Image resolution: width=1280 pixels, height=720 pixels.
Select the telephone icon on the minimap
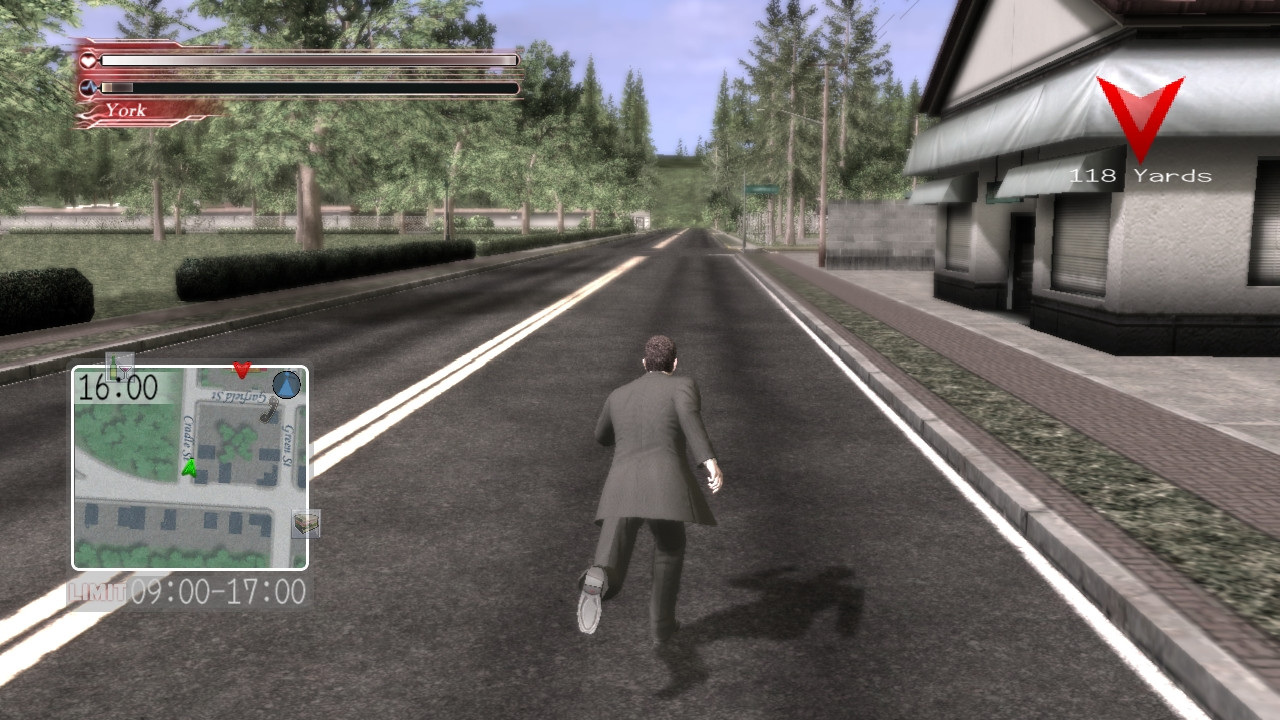(x=268, y=412)
